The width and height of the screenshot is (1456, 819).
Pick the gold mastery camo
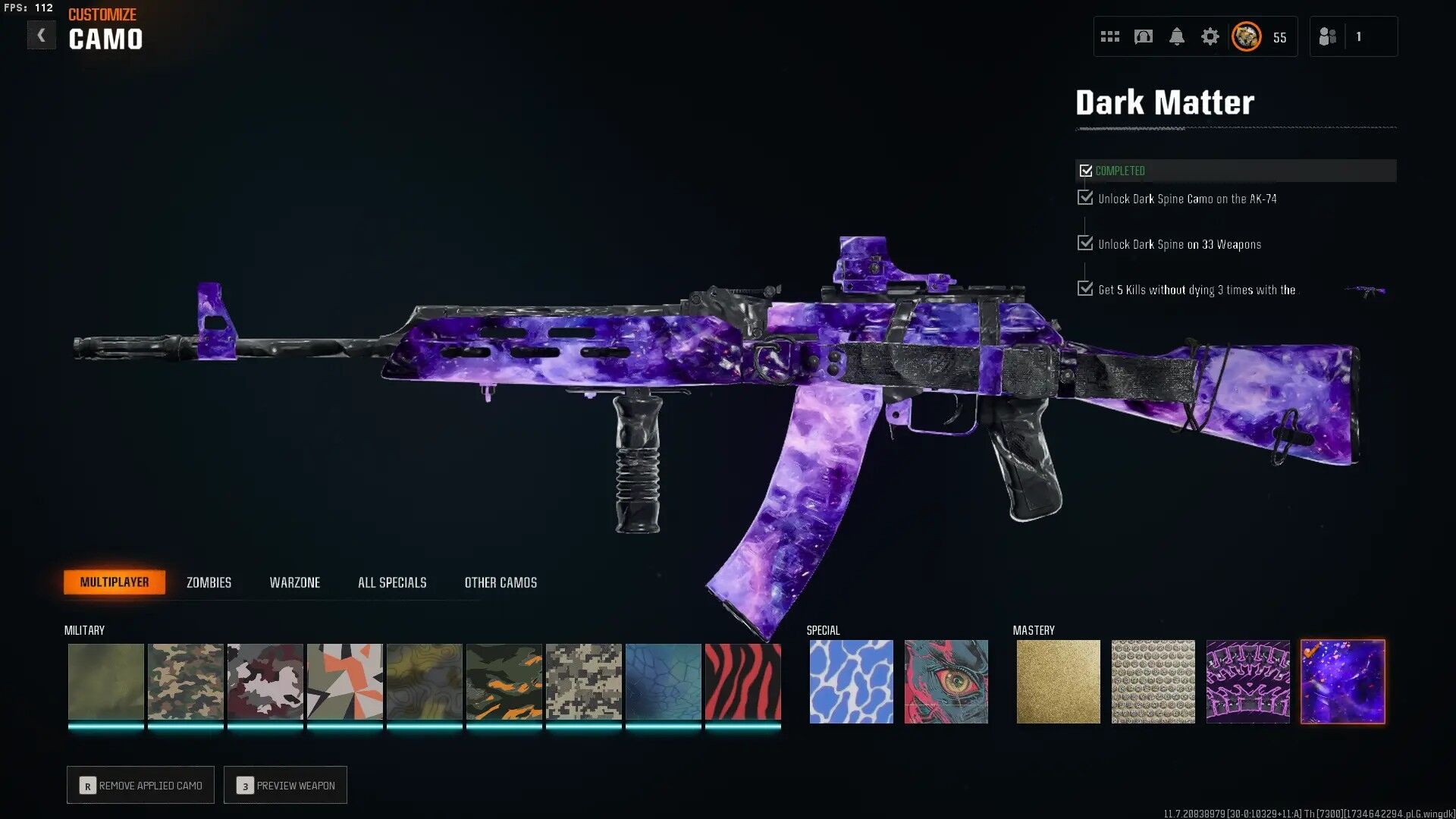pyautogui.click(x=1058, y=682)
